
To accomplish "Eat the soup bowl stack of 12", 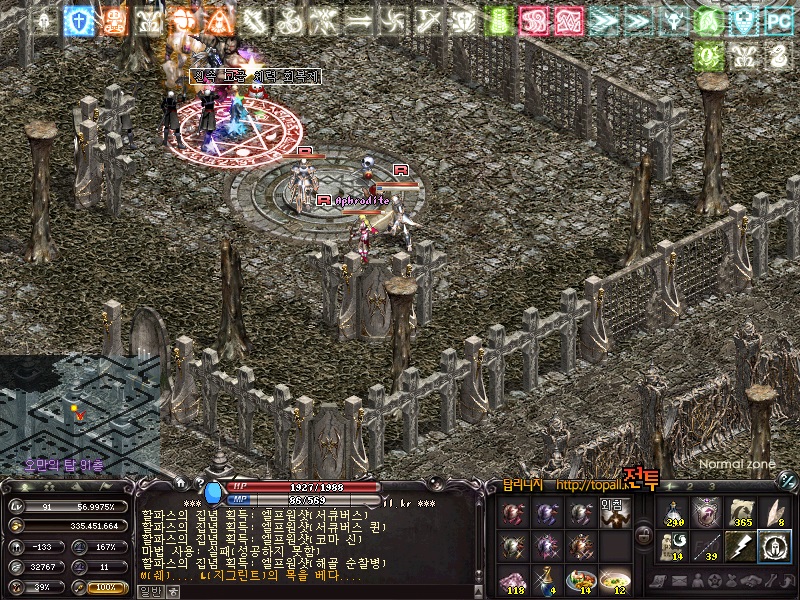I will 615,580.
